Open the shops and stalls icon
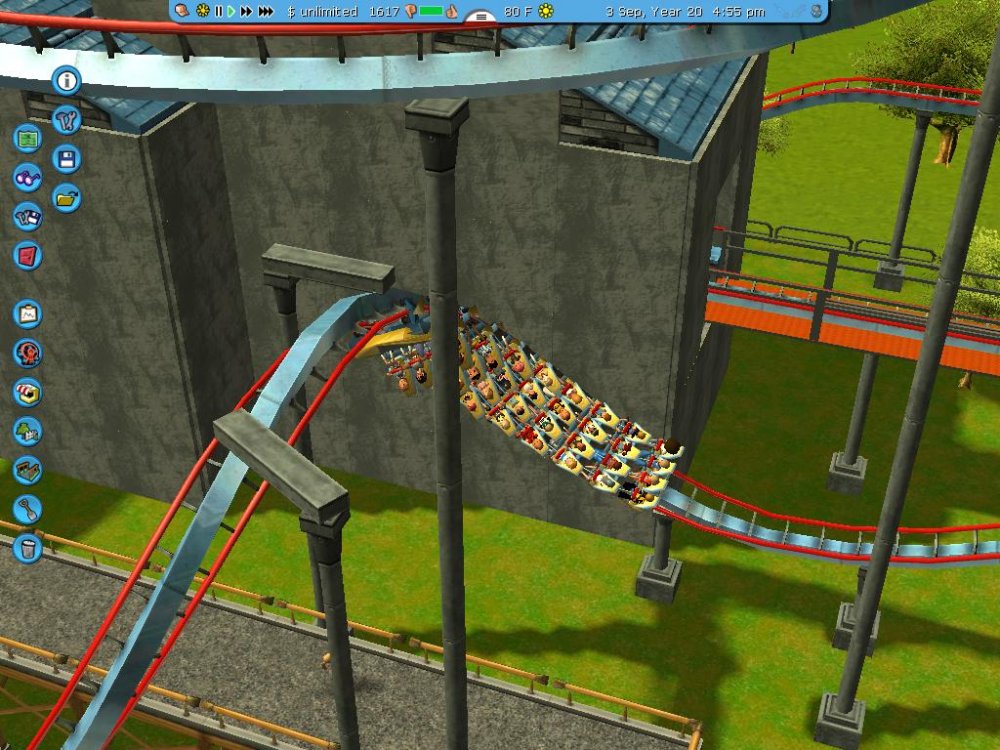The image size is (1000, 750). [x=28, y=392]
